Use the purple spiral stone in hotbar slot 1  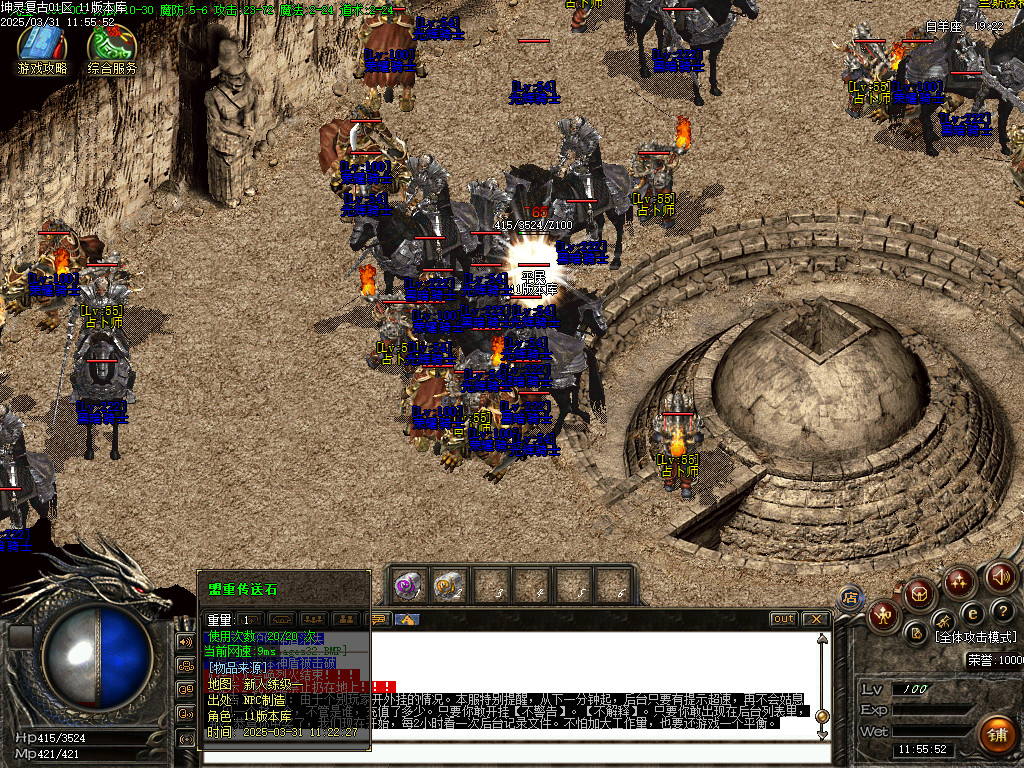pyautogui.click(x=406, y=585)
